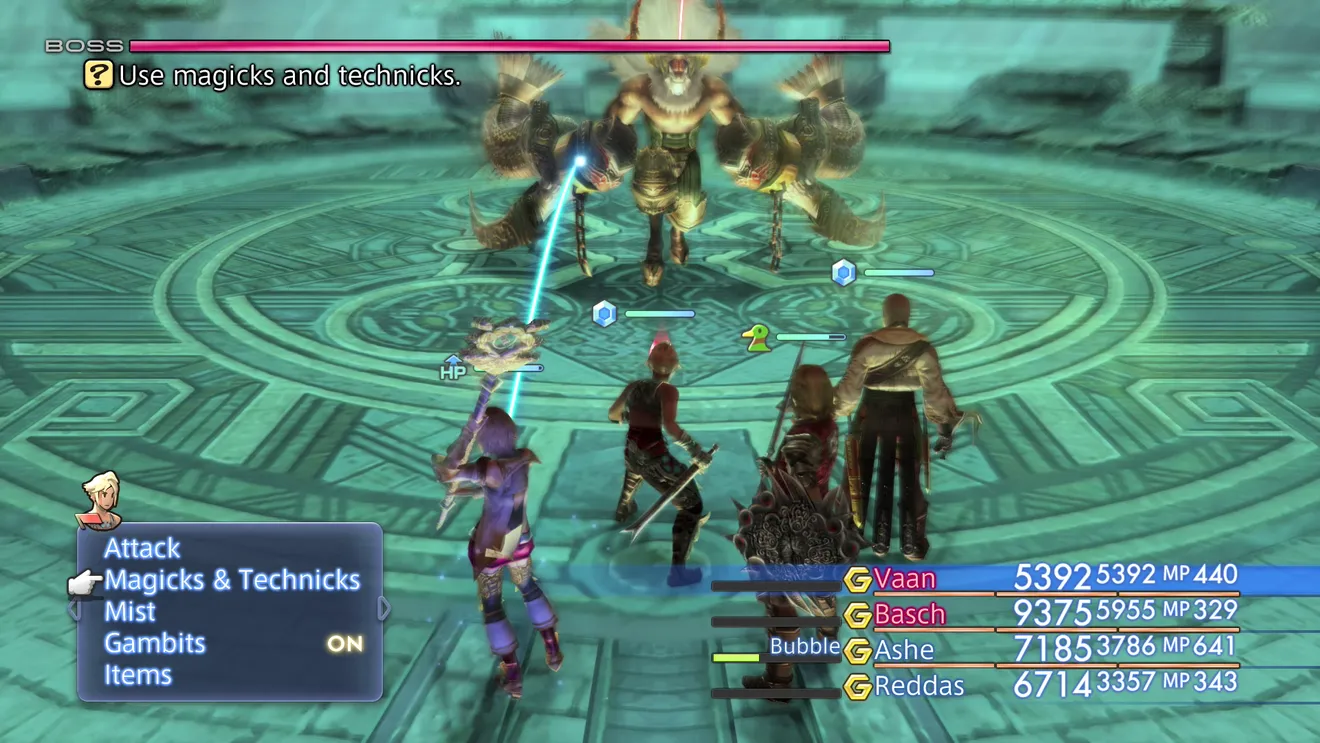Screen dimensions: 1320x743
Task: Click the left arrow of the command menu
Action: pos(73,608)
